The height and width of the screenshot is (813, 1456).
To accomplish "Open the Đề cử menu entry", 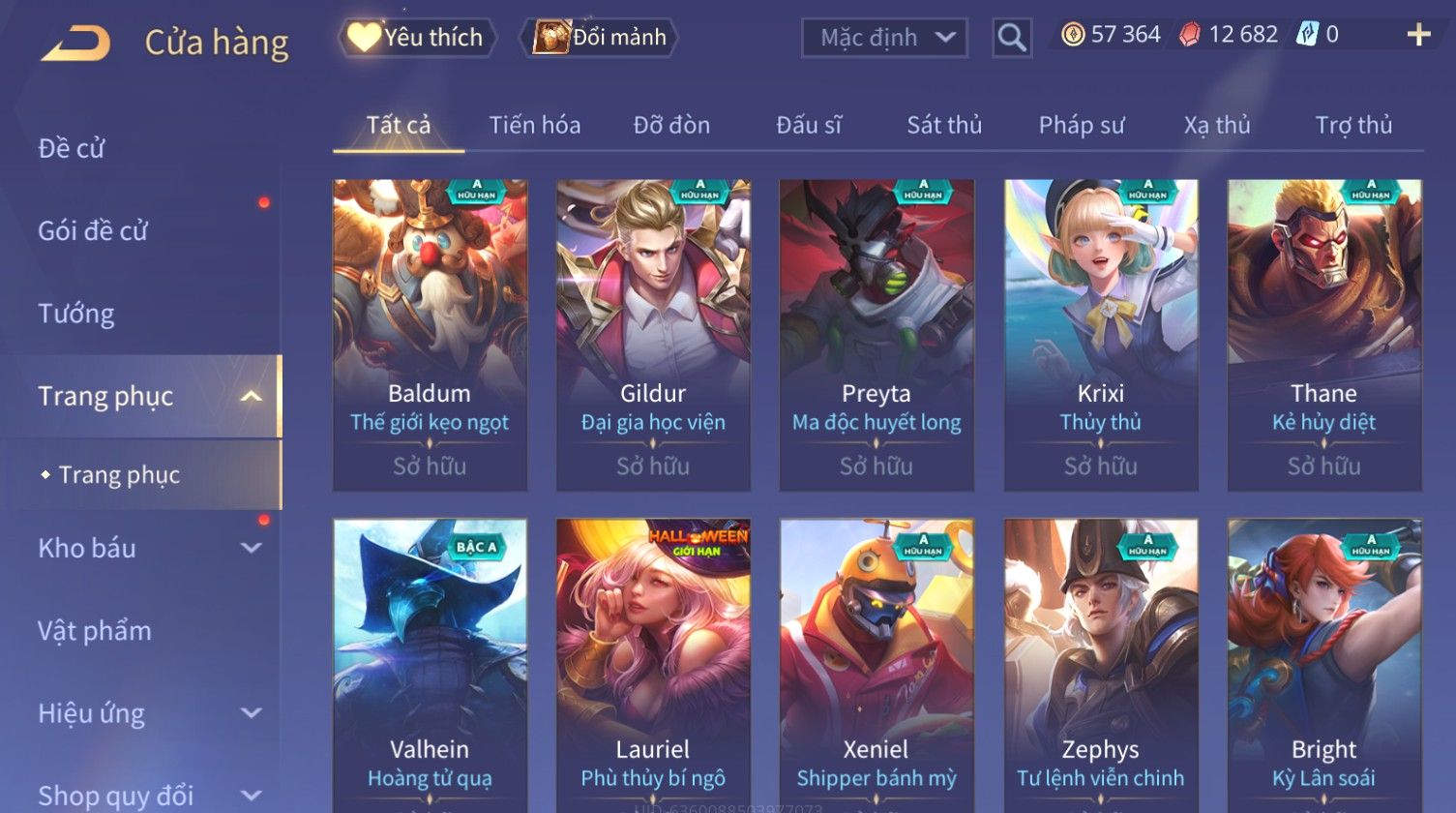I will coord(72,148).
